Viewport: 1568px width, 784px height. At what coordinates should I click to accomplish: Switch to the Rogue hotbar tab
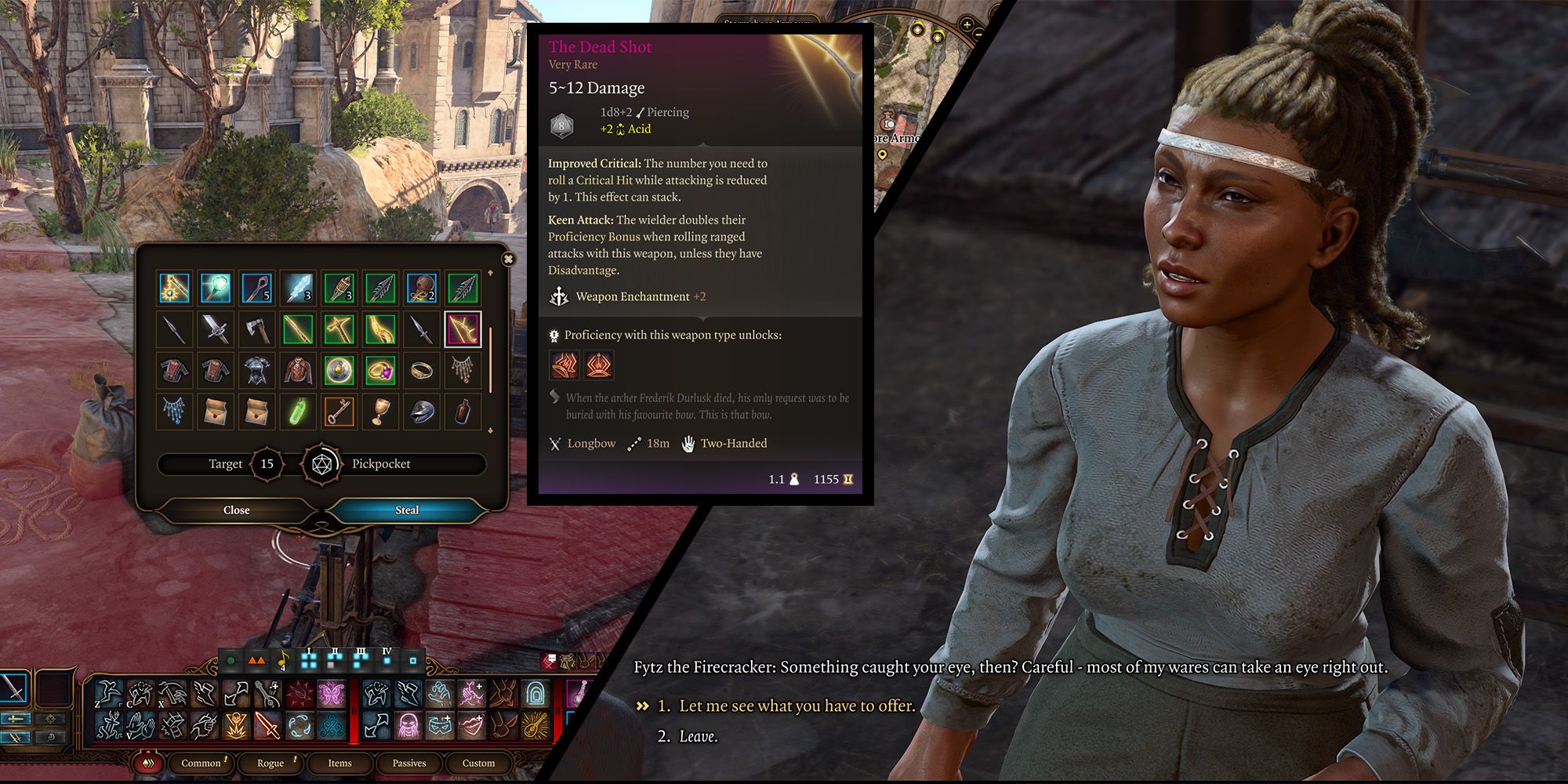pyautogui.click(x=270, y=763)
